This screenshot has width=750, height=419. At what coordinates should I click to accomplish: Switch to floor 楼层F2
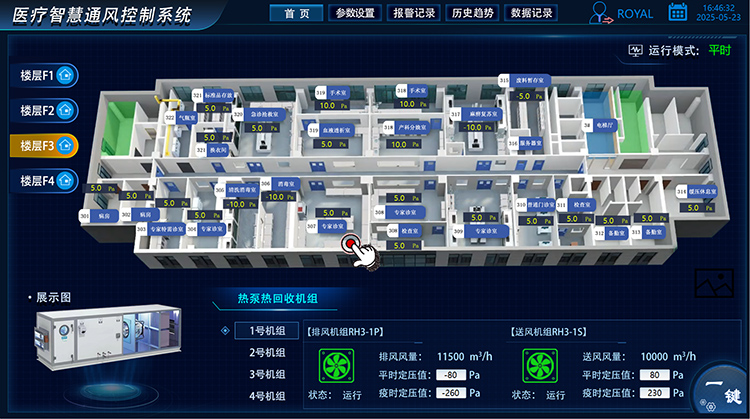(43, 110)
